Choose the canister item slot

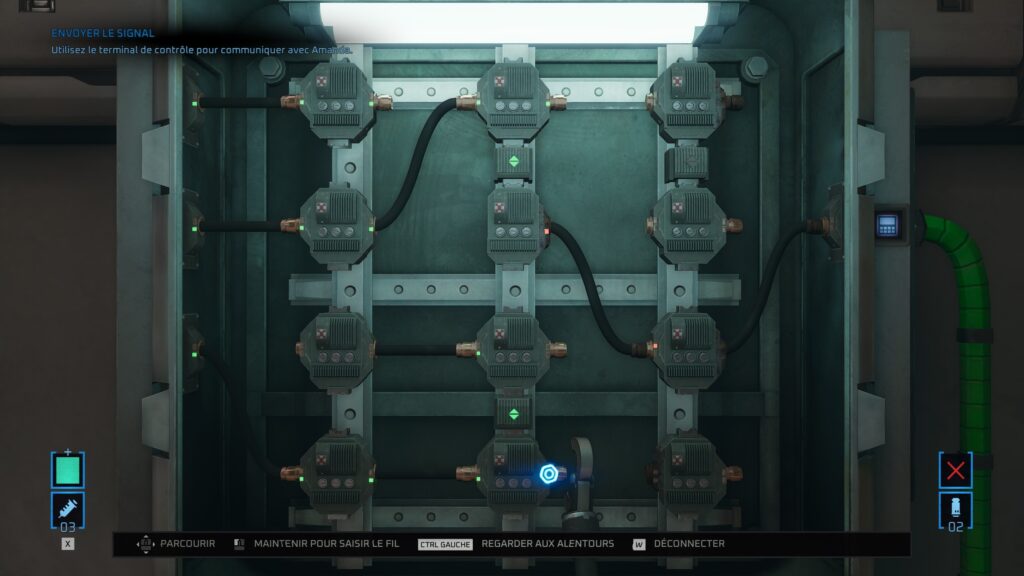[x=956, y=509]
